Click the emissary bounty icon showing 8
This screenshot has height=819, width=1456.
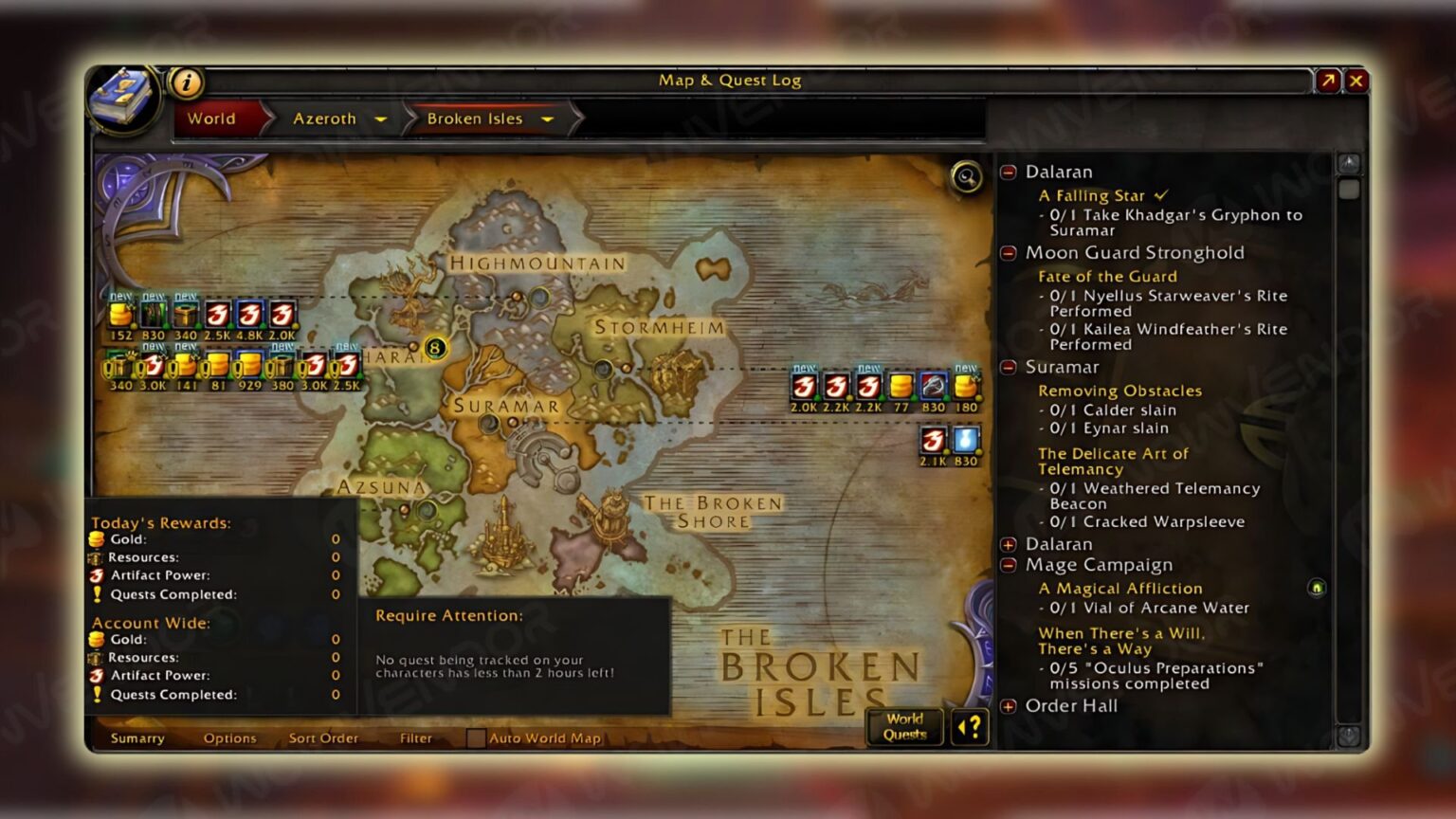(434, 349)
